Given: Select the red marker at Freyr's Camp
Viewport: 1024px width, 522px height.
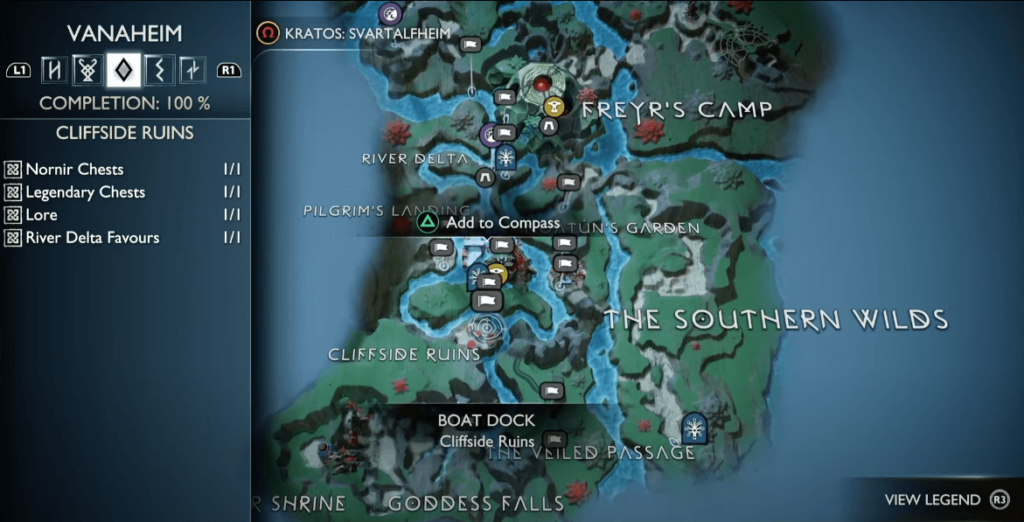Looking at the screenshot, I should pos(543,83).
